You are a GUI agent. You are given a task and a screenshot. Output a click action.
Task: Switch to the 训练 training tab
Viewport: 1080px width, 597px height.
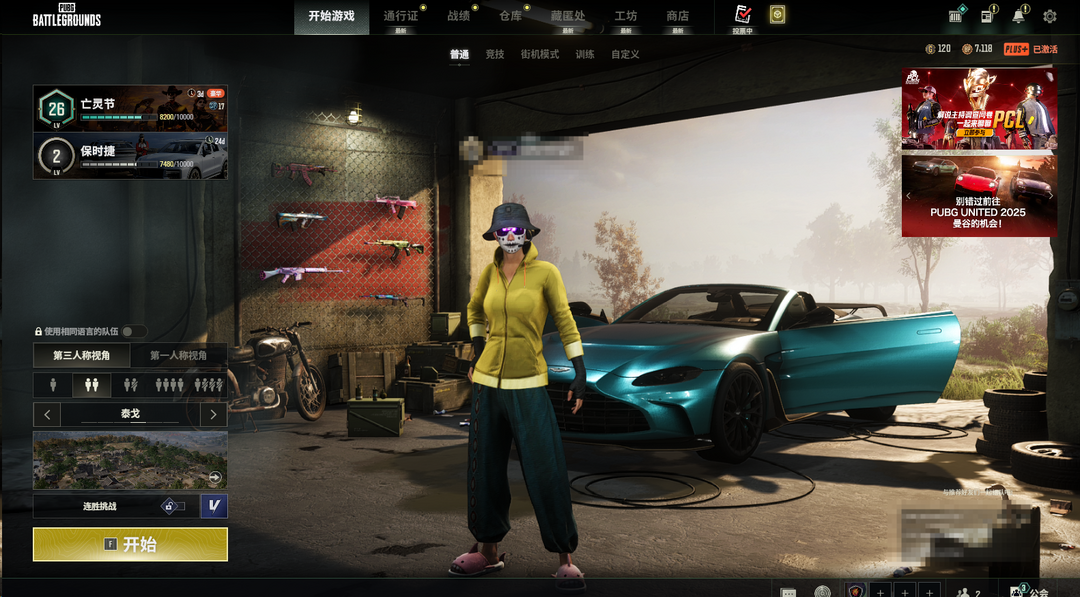(x=585, y=54)
